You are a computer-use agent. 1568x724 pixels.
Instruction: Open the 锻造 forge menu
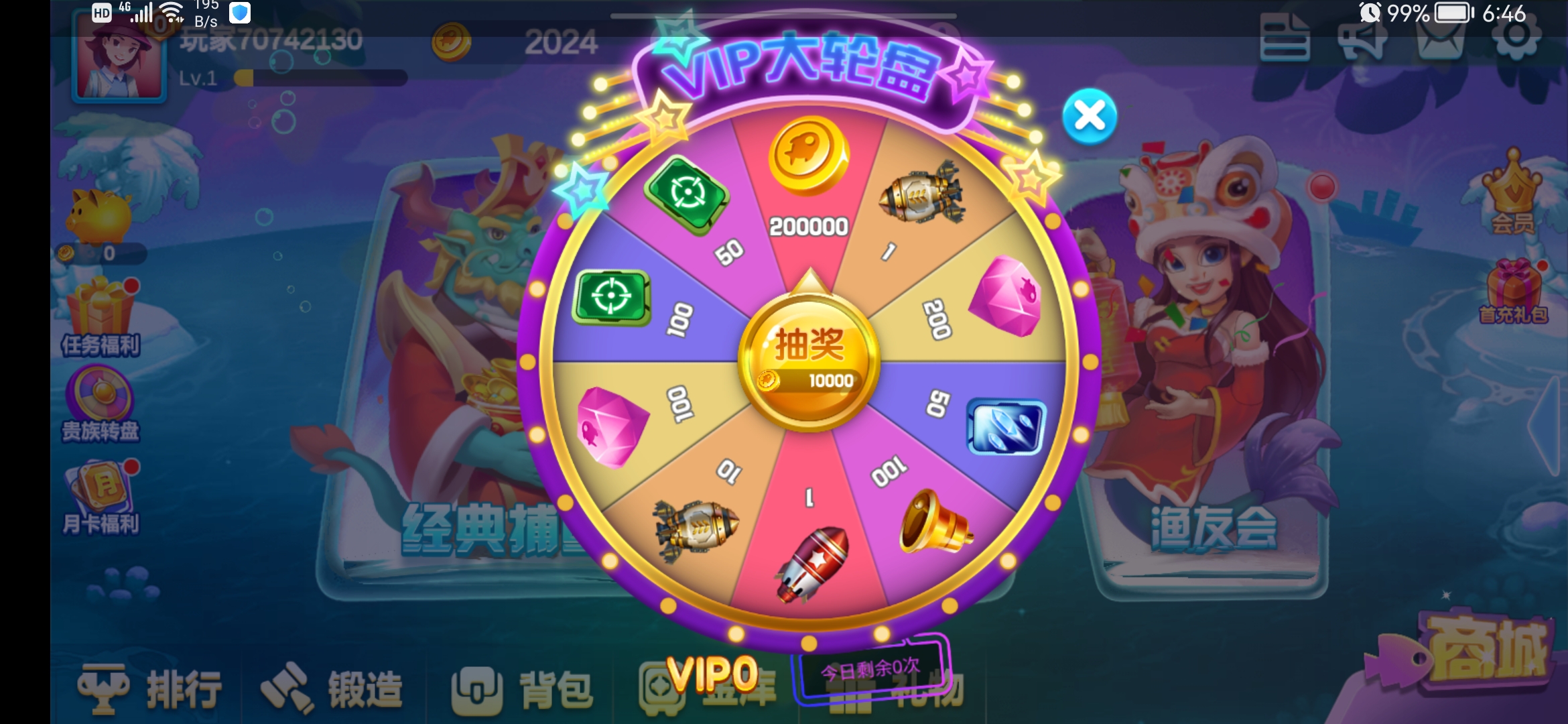[332, 688]
